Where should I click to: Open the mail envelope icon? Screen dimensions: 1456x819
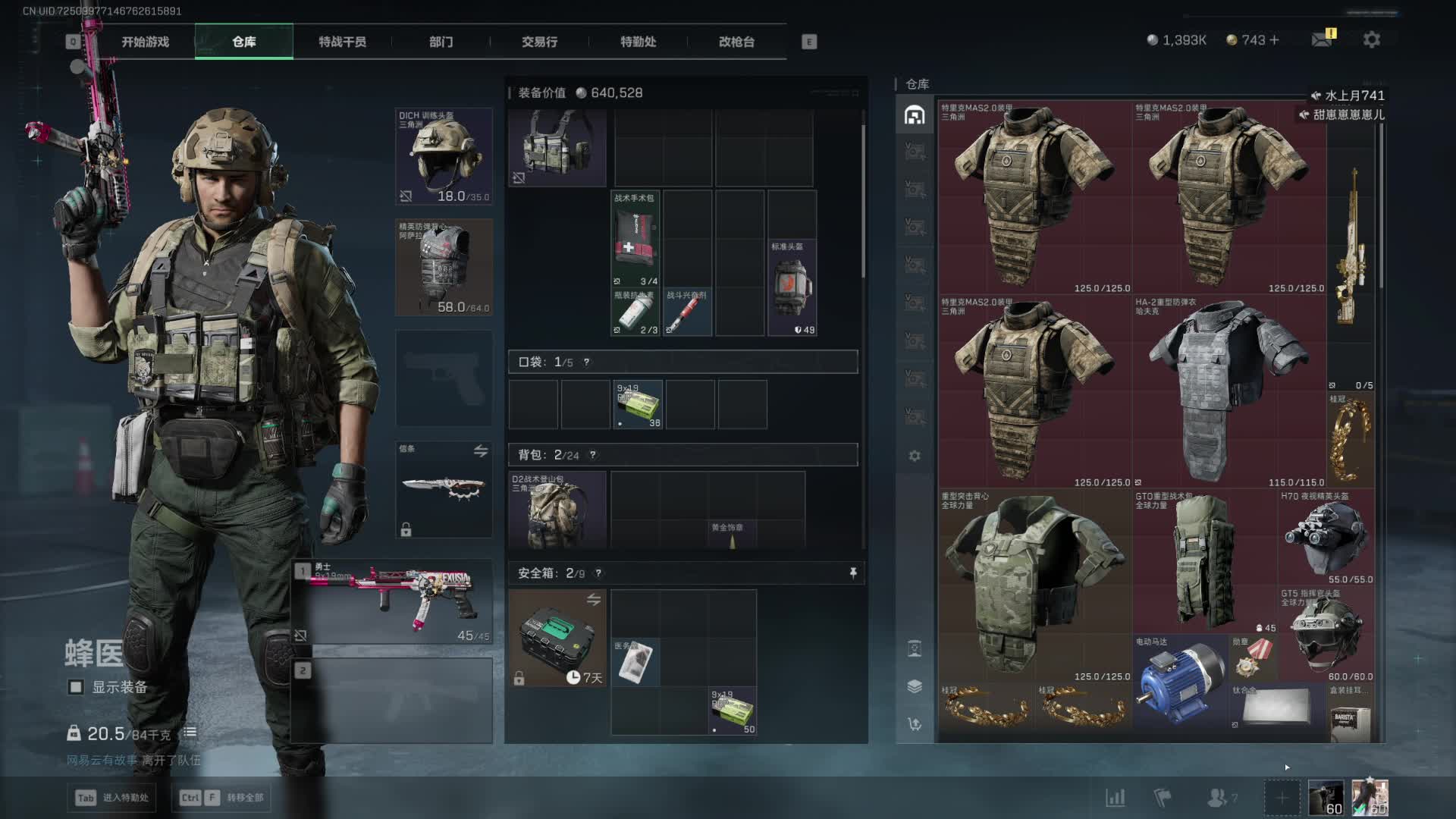point(1322,39)
